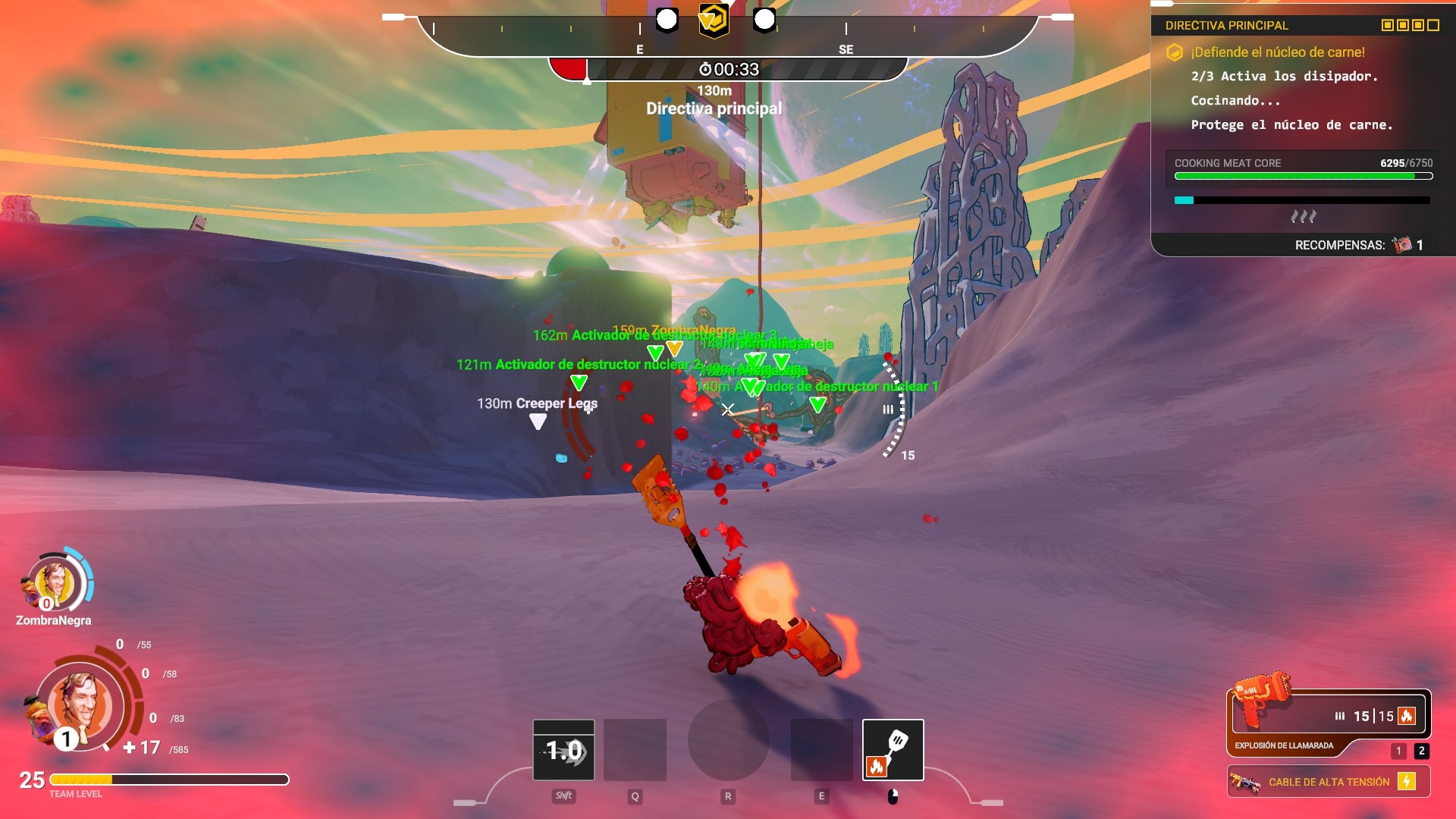Click the meat reward icon by Recompensas

(1402, 245)
